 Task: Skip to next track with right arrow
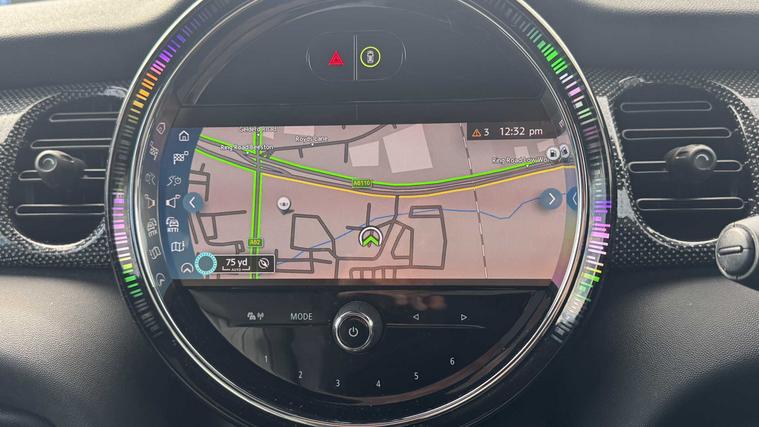[x=464, y=317]
